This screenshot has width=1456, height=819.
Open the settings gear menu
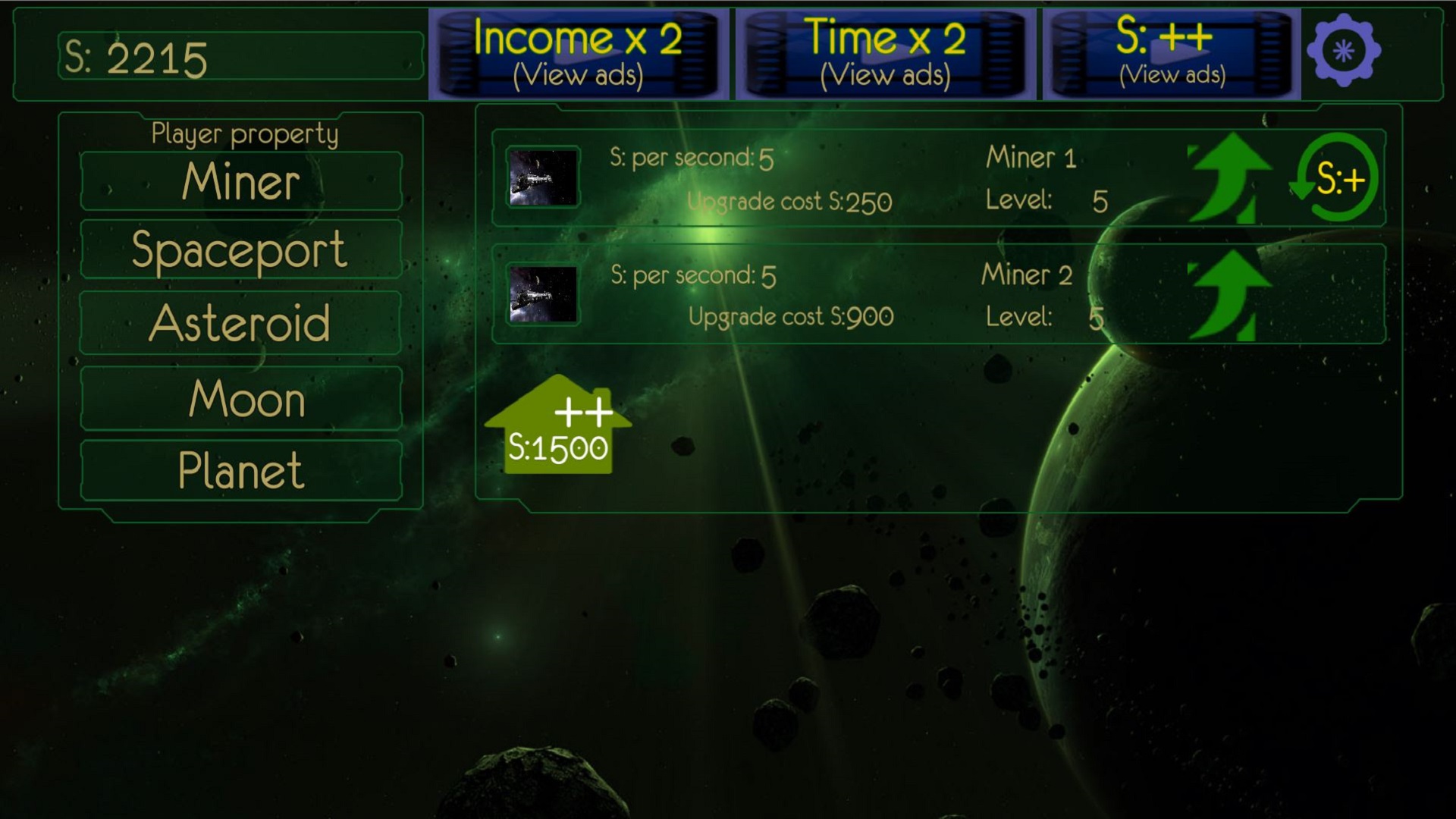(1342, 52)
